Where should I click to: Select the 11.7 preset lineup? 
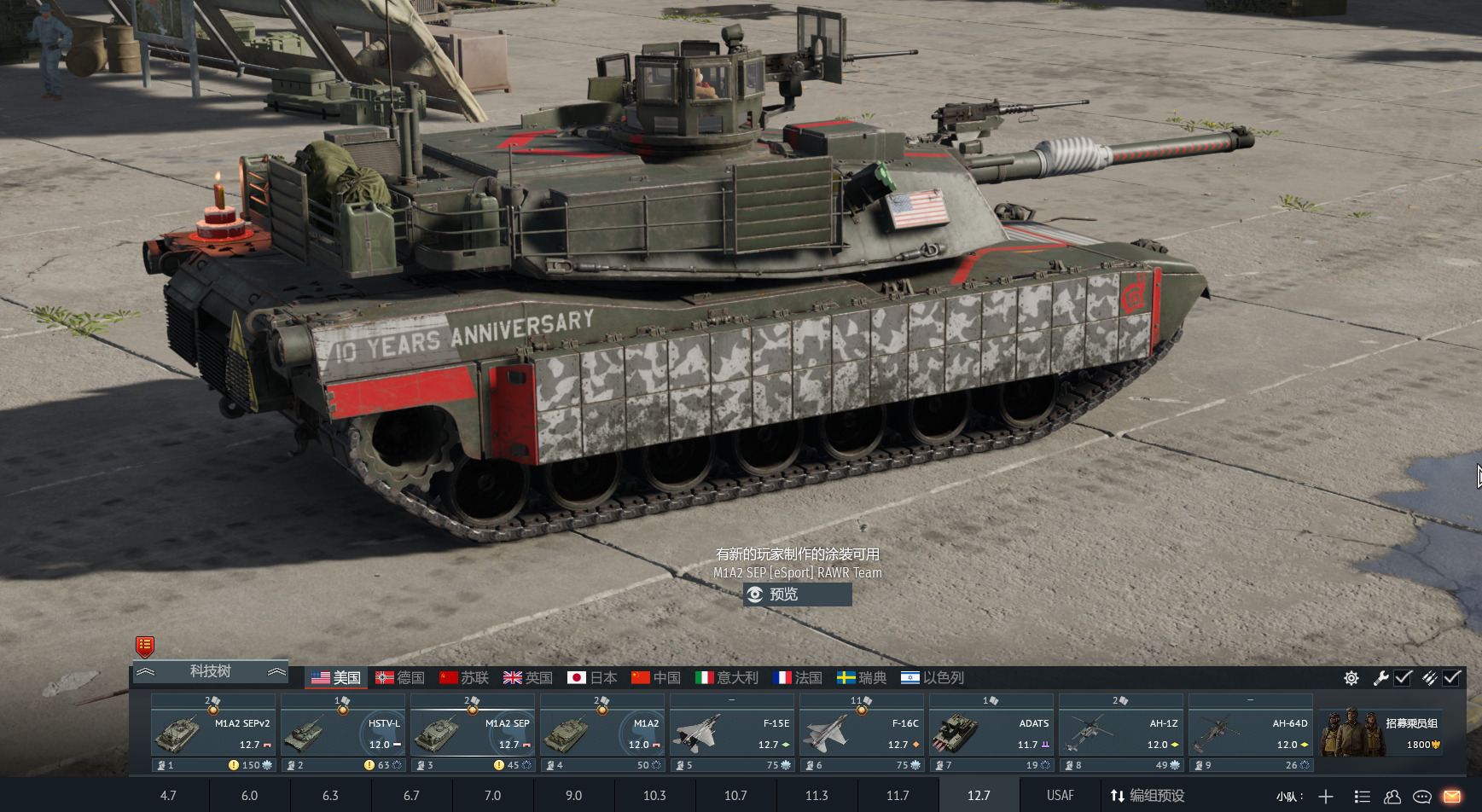click(898, 796)
